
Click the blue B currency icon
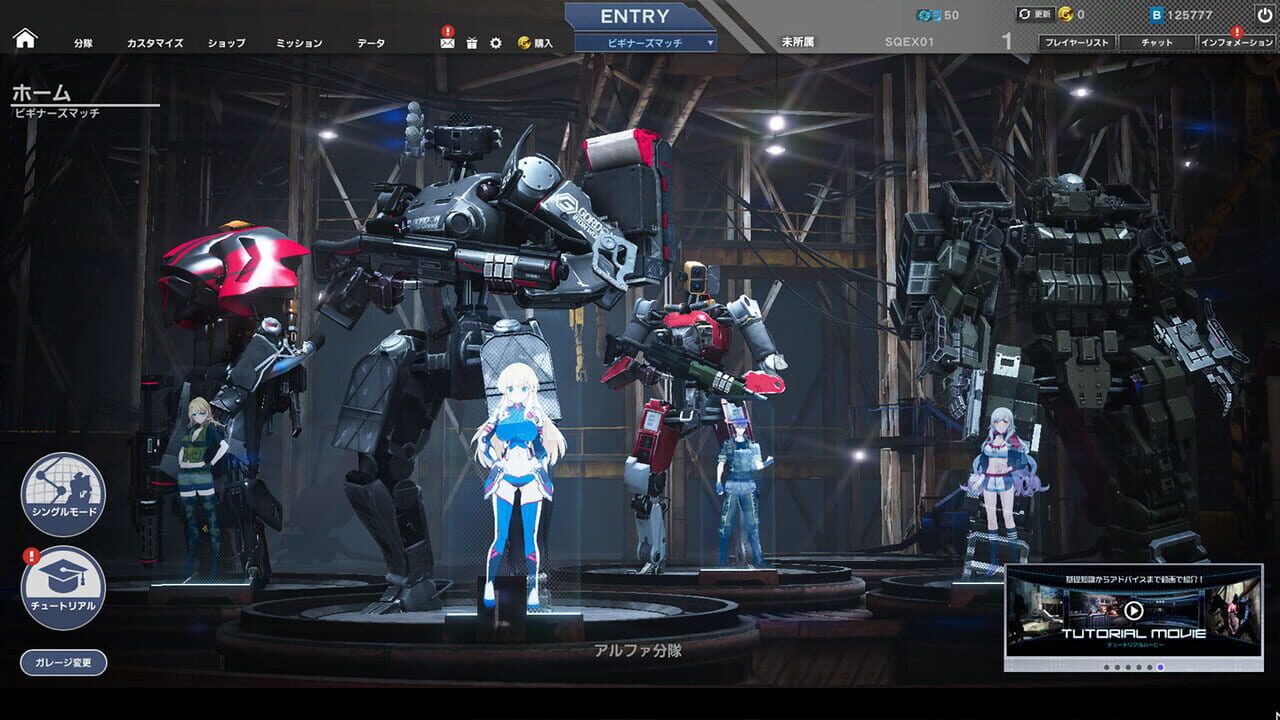[x=1157, y=13]
